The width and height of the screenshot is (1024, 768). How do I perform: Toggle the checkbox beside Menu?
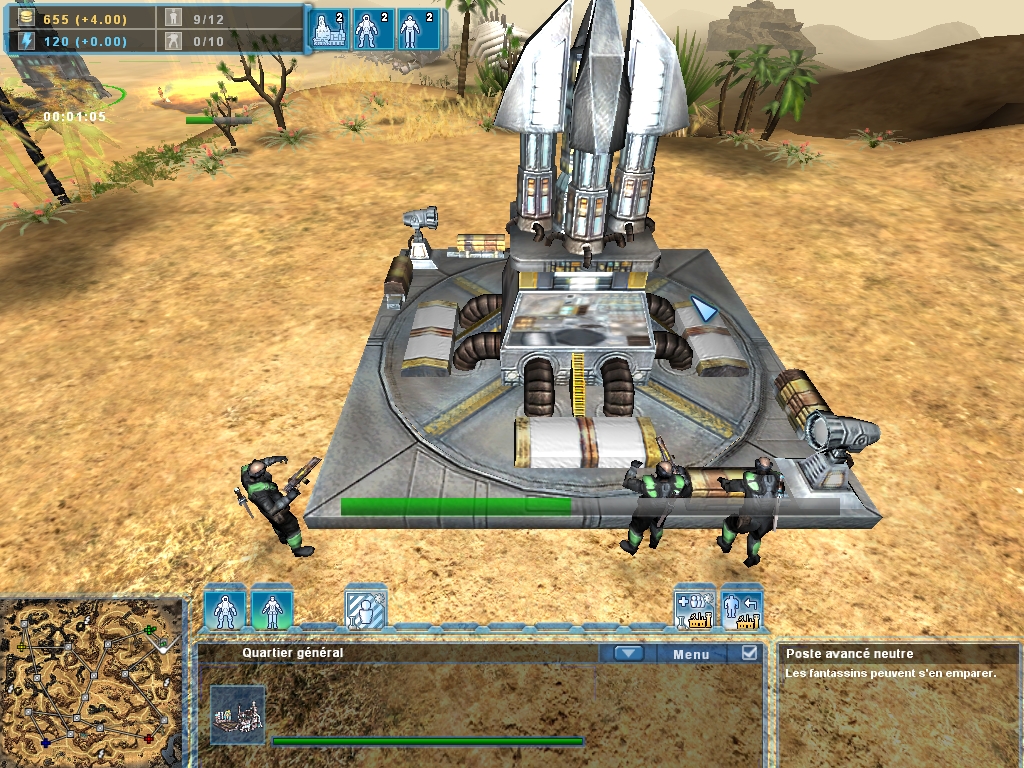pos(750,653)
